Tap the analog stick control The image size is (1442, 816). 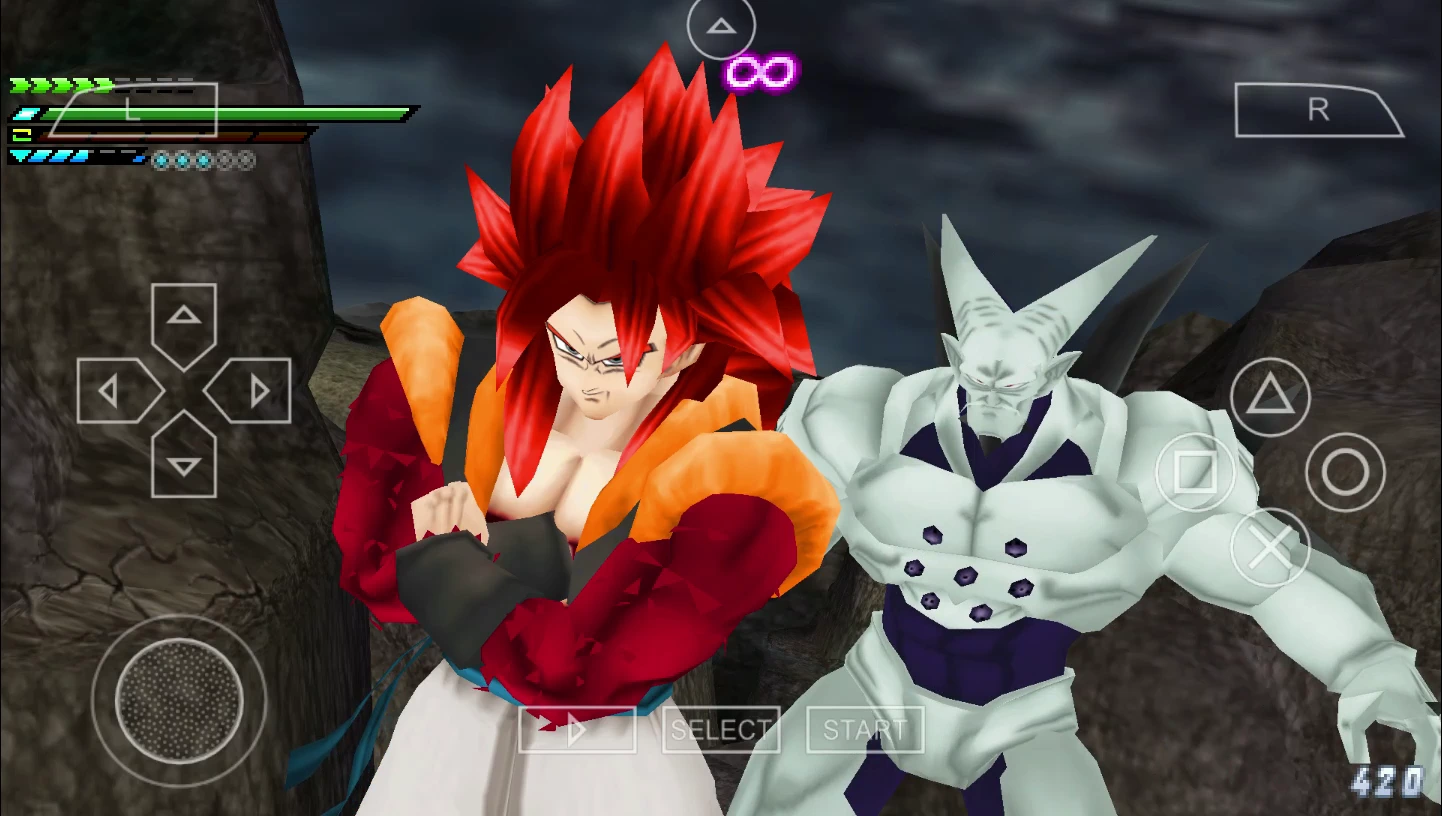point(178,701)
